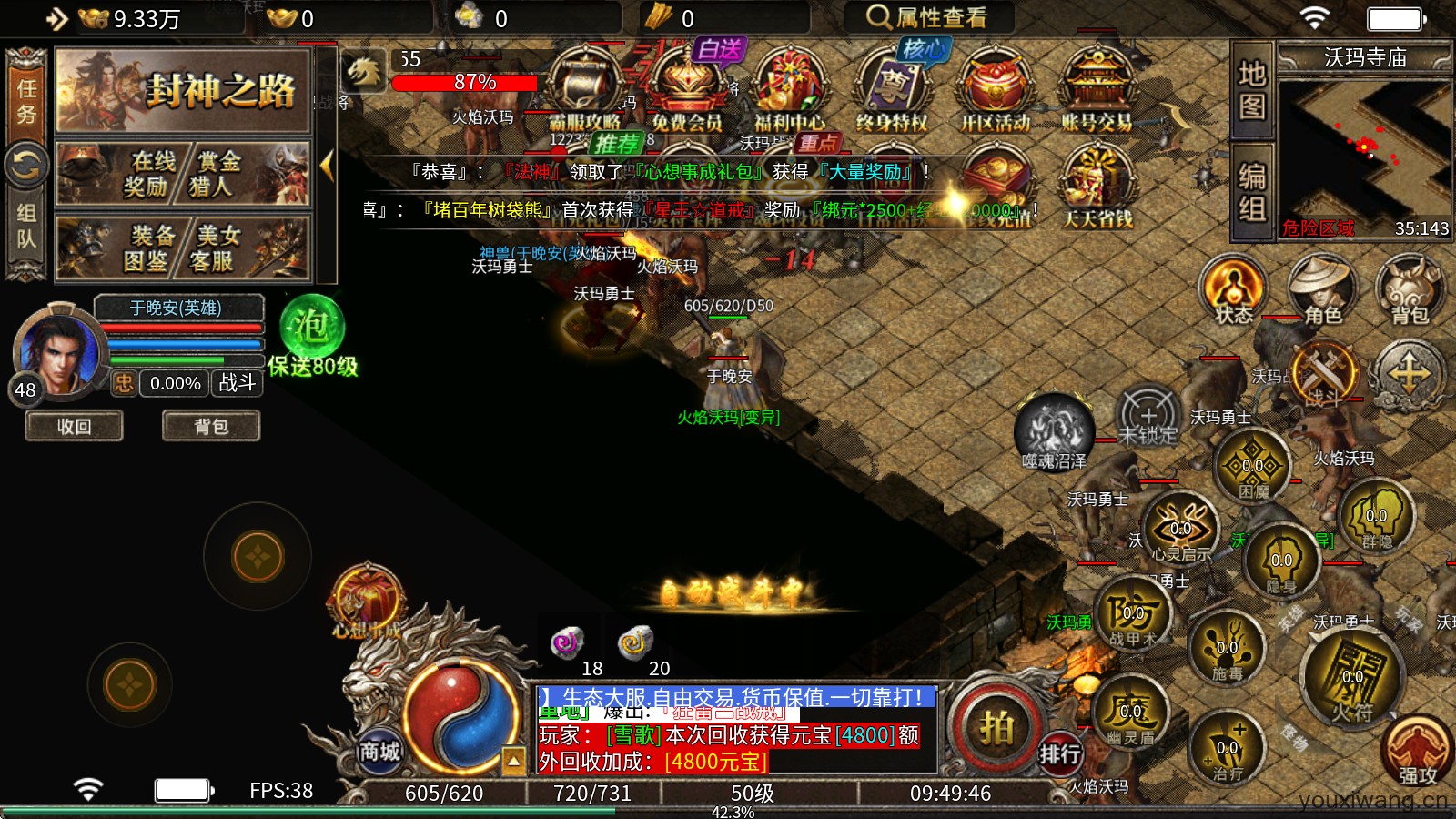Open the 排行 ranking button

pos(1060,753)
